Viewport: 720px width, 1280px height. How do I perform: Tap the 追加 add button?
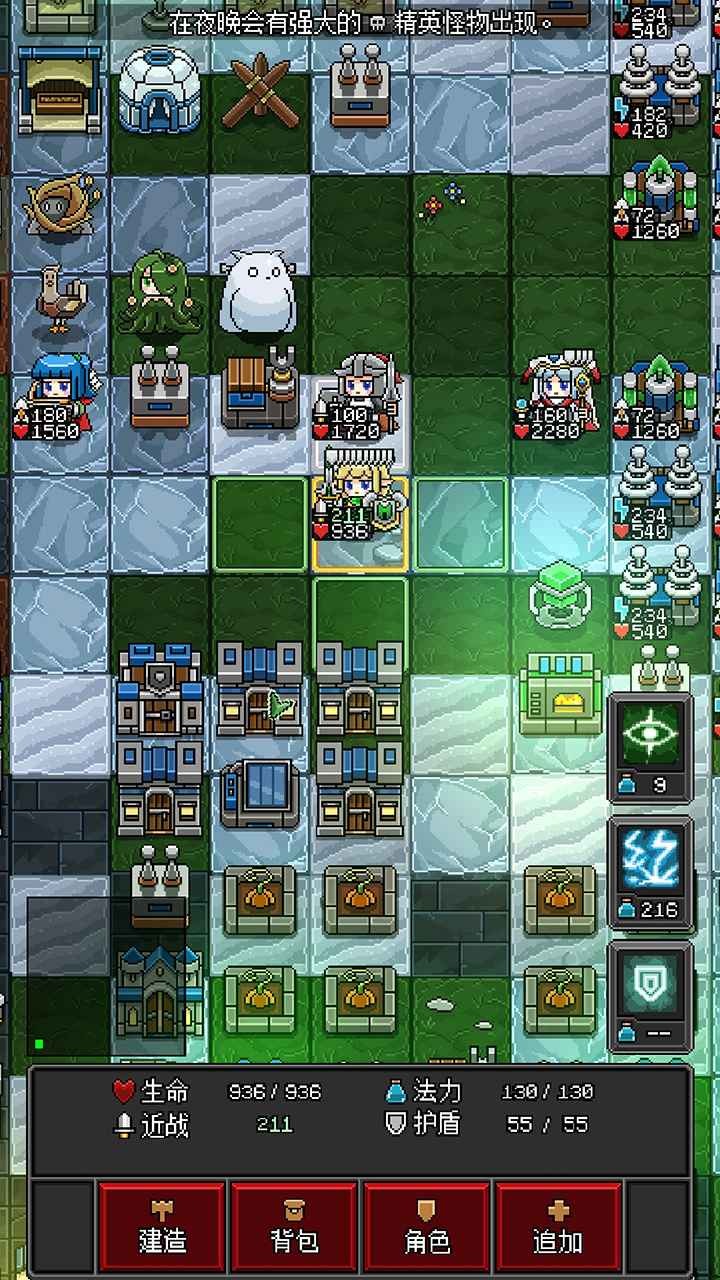point(559,1226)
